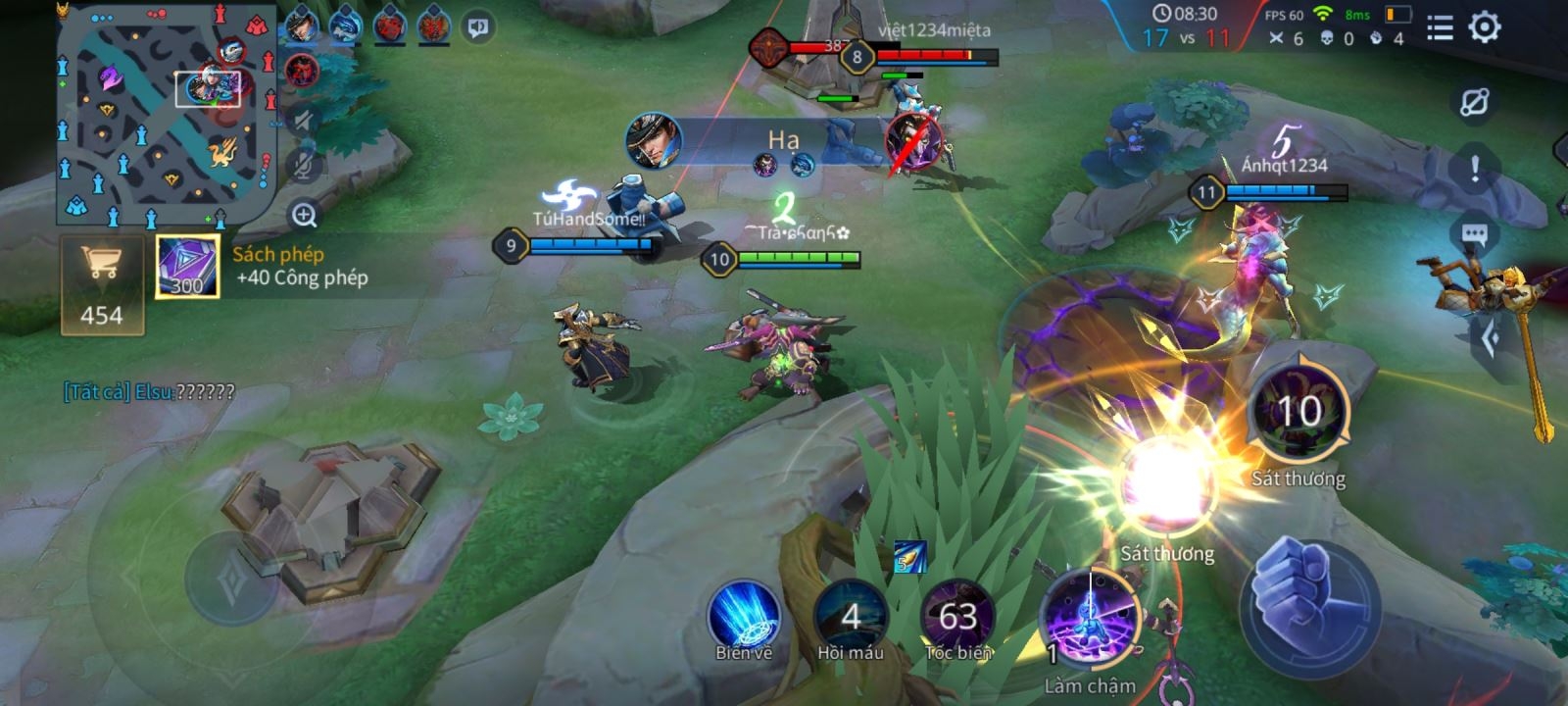Open the Settings gear menu
The image size is (1568, 706).
click(1485, 27)
